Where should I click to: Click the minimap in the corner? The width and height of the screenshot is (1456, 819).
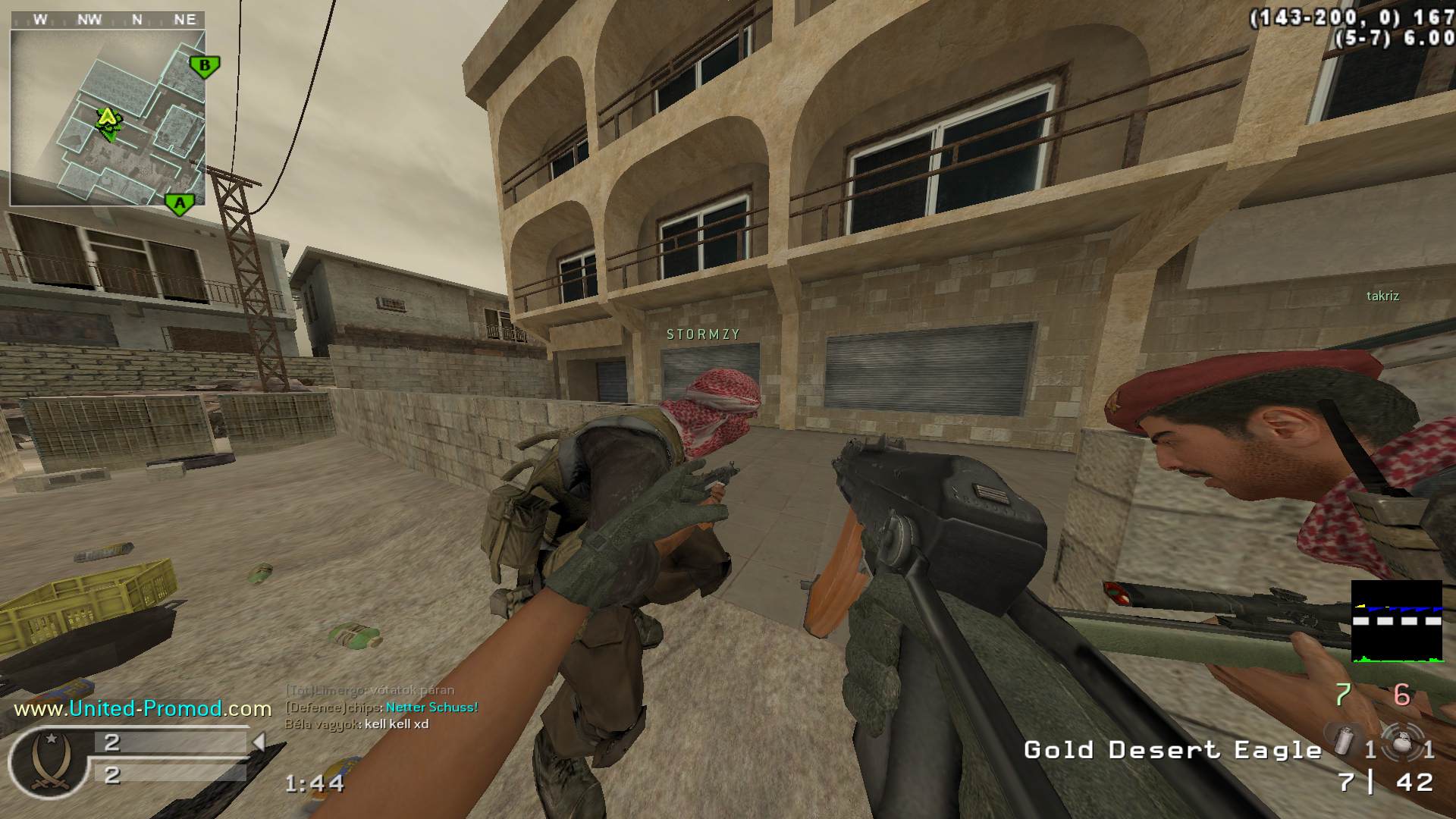tap(108, 118)
